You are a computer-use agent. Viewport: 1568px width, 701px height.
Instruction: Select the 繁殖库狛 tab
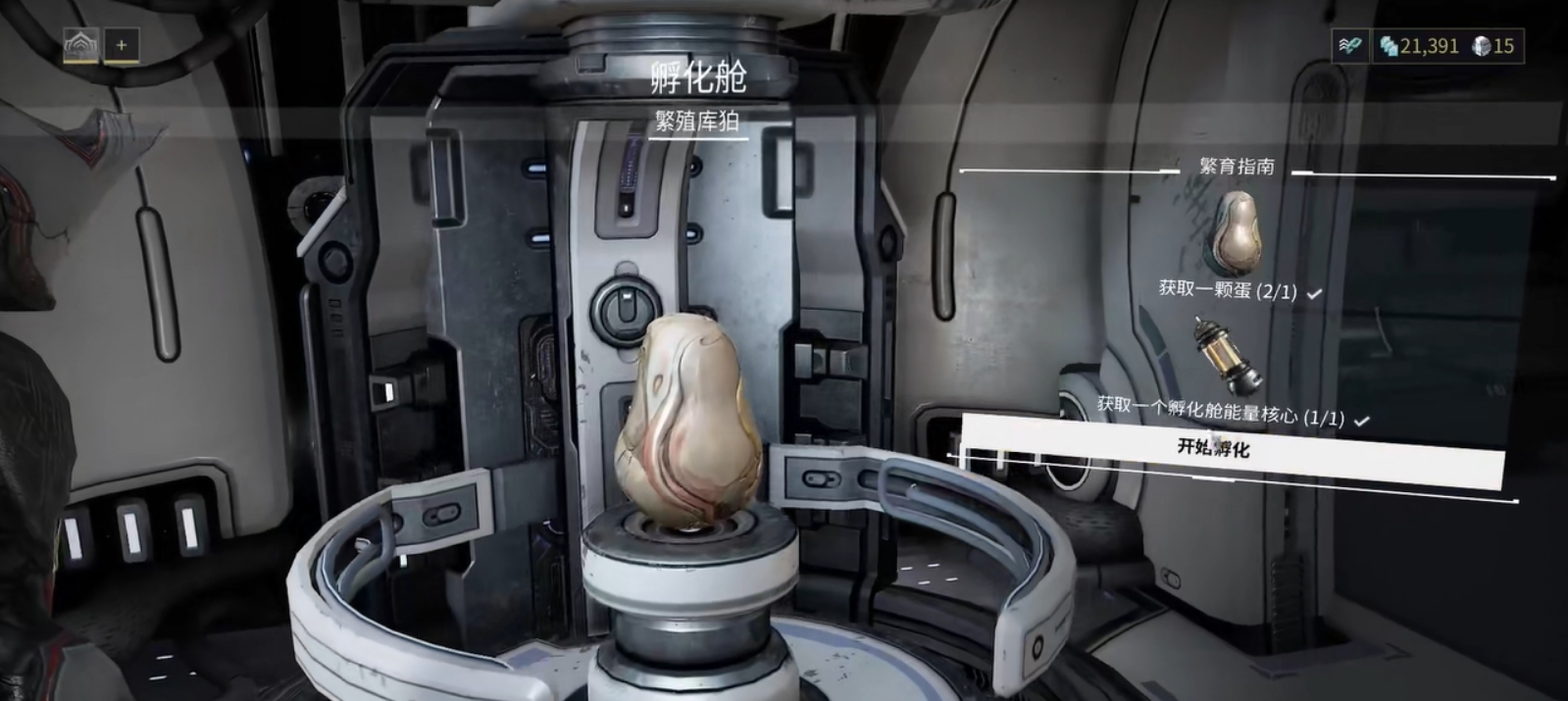(x=697, y=122)
